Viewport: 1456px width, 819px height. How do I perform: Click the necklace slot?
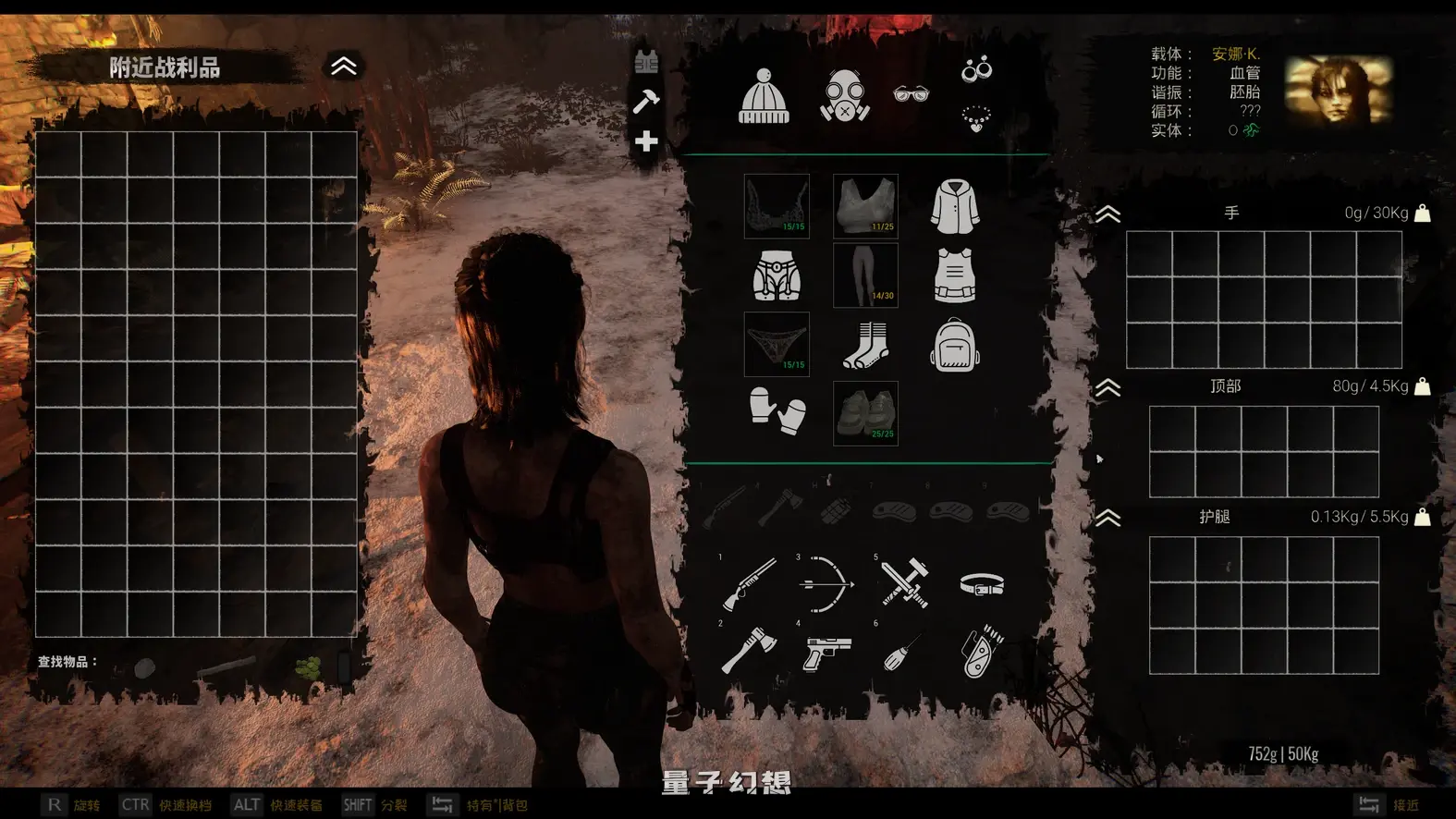click(976, 119)
